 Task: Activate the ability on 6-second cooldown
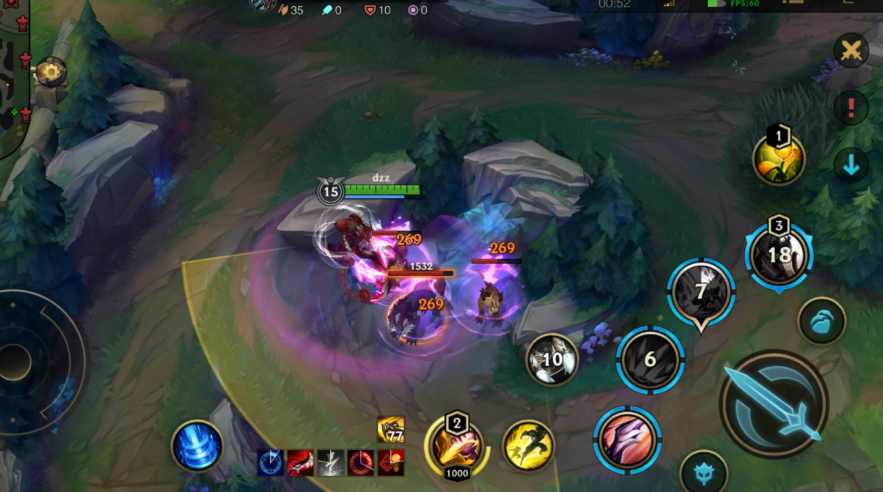tap(650, 360)
